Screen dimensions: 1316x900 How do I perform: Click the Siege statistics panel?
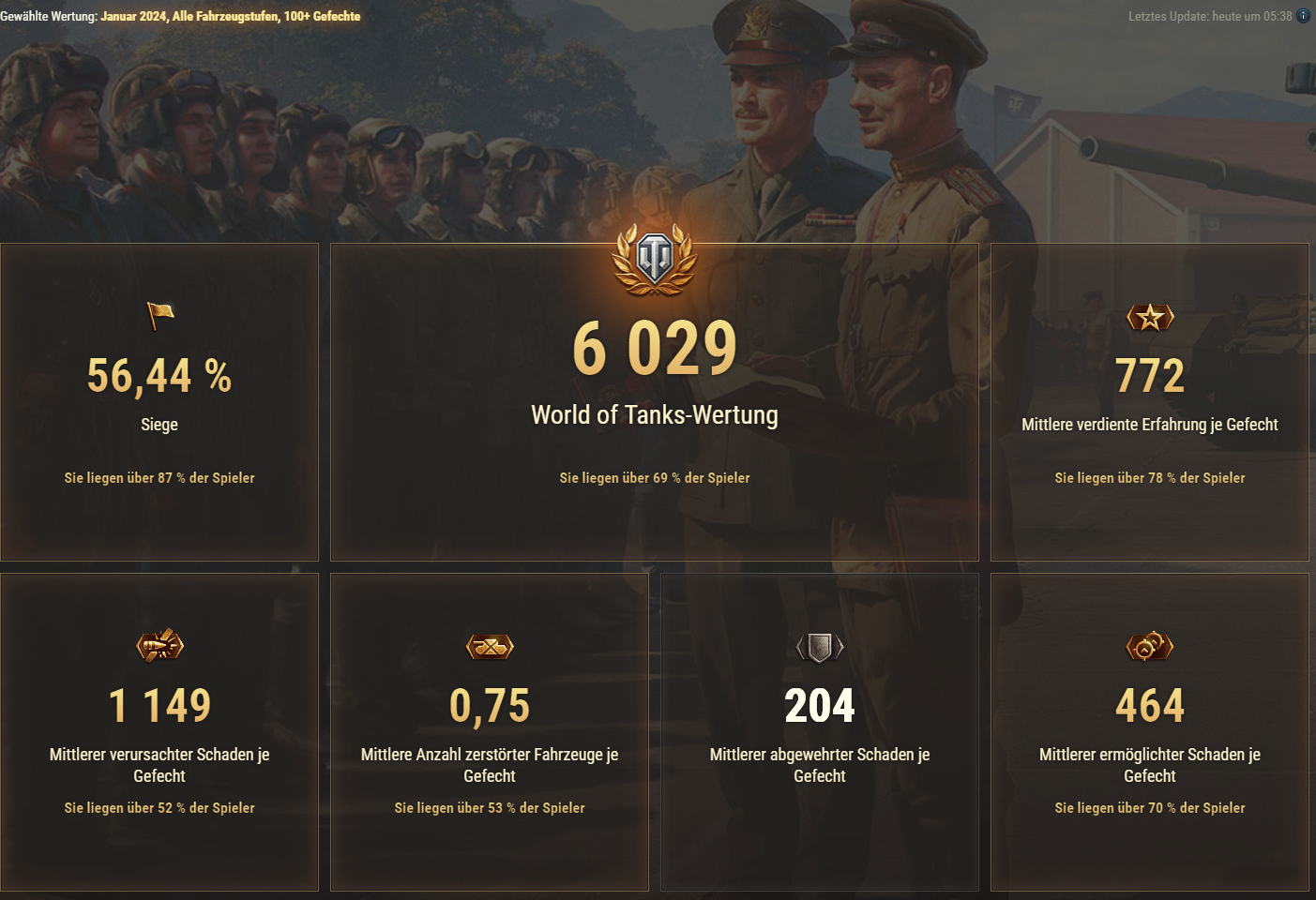tap(159, 403)
